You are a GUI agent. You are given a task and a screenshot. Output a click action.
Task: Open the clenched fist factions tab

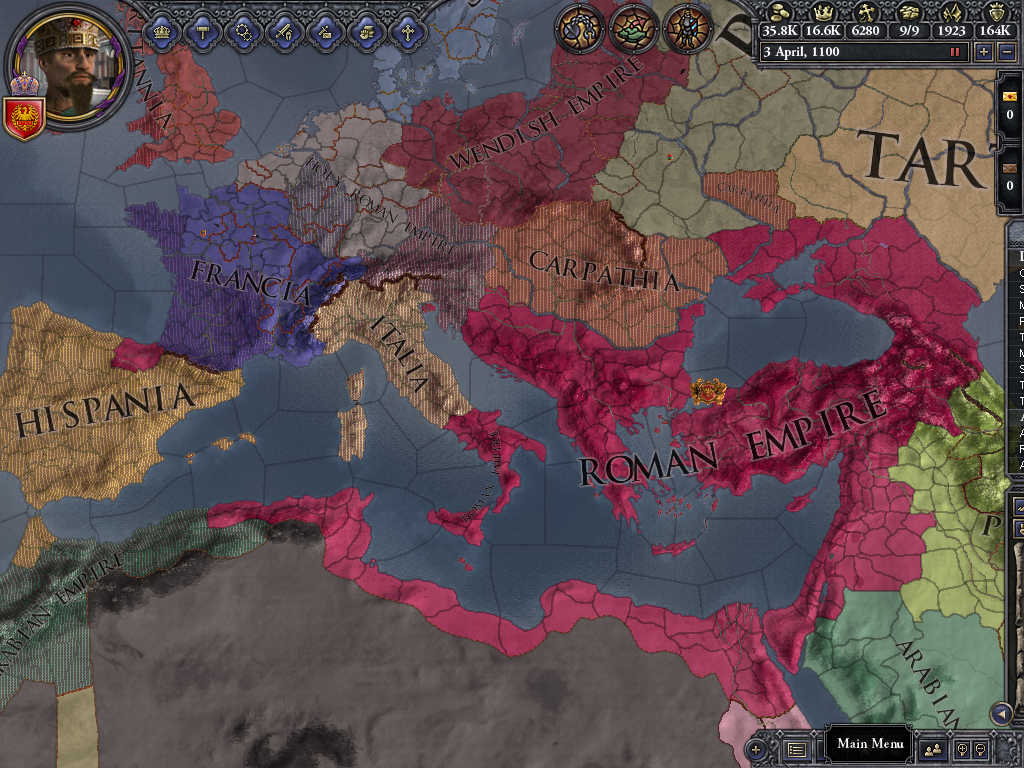pos(367,31)
